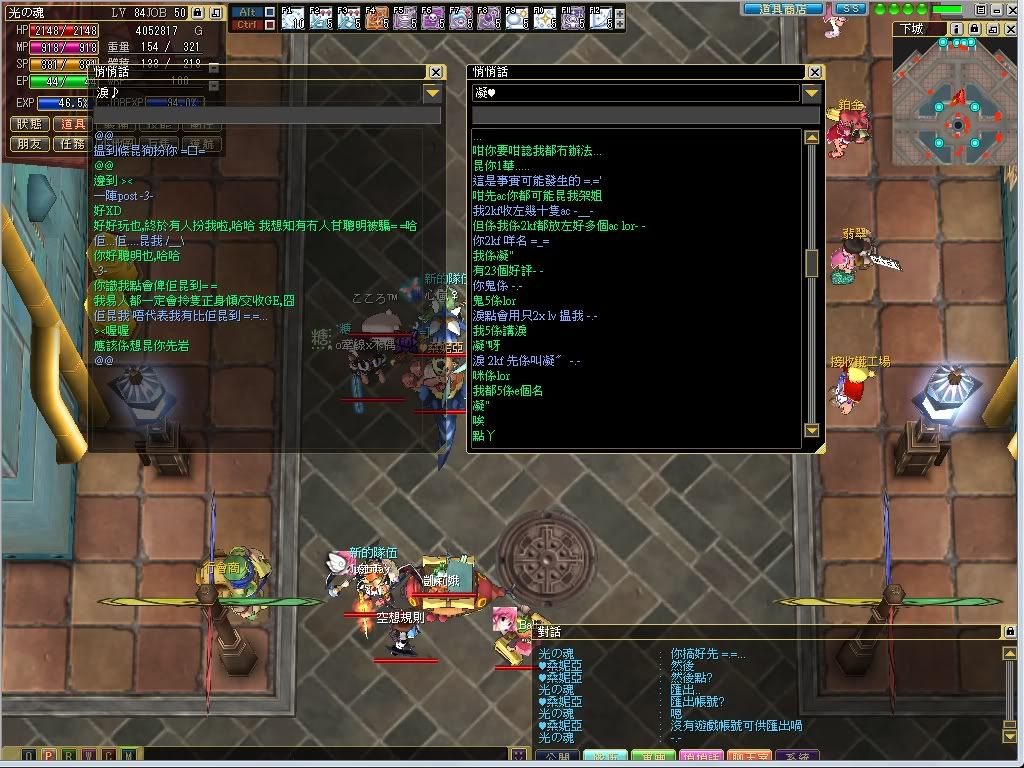This screenshot has width=1024, height=768.
Task: Toggle the minimap lock icon
Action: (x=976, y=29)
